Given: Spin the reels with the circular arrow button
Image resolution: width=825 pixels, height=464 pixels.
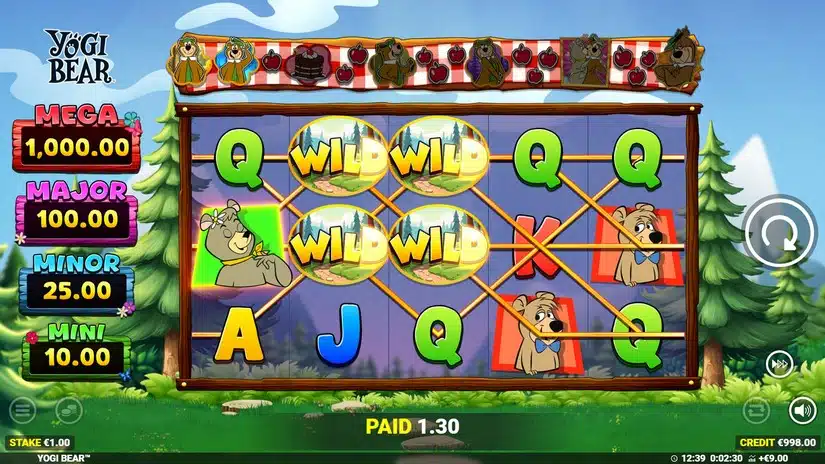Looking at the screenshot, I should point(781,236).
